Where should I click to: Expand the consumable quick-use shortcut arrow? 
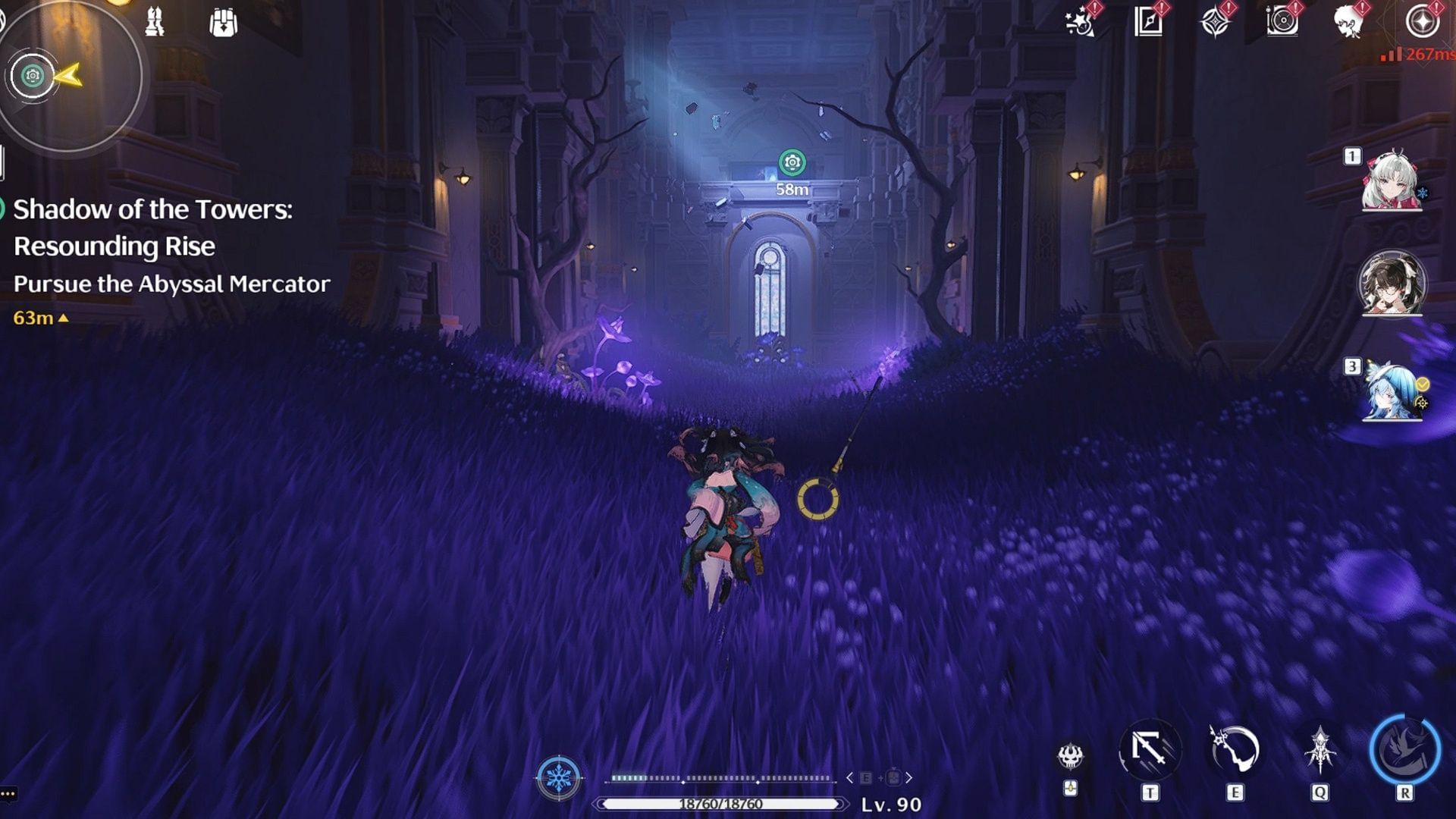tap(909, 778)
